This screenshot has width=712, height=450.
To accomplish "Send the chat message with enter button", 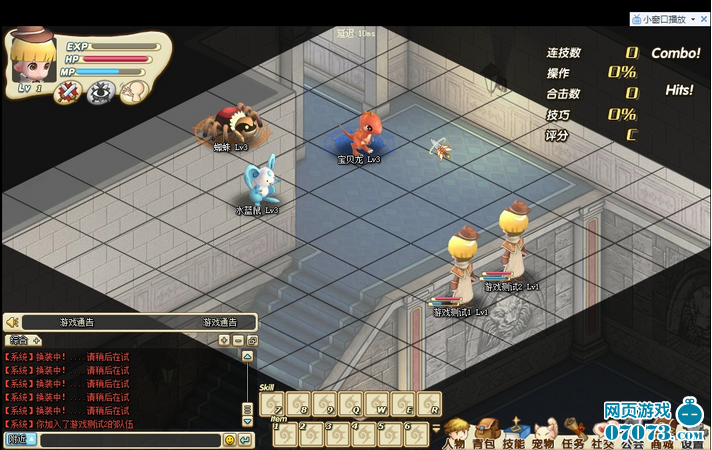I will (245, 440).
